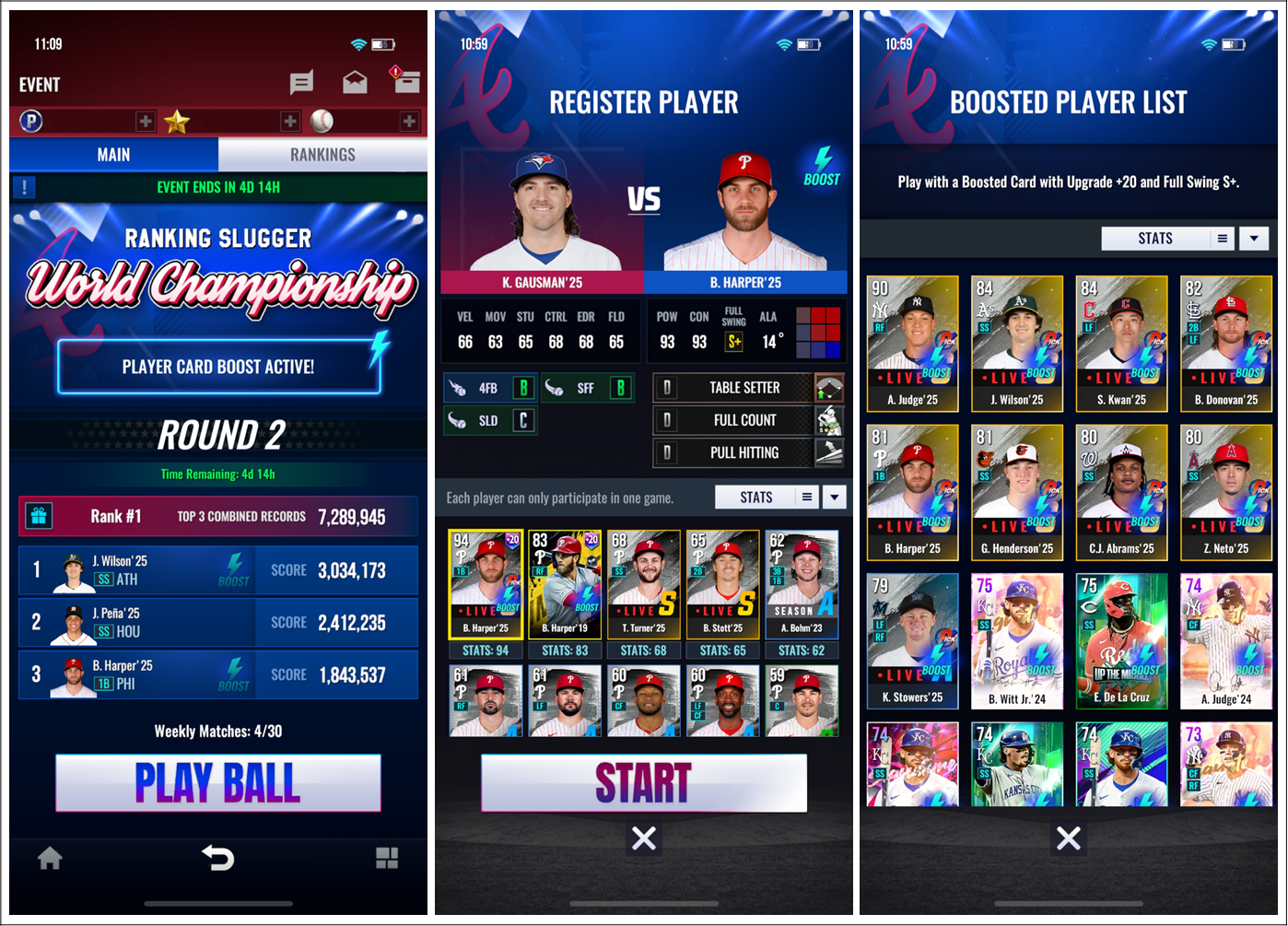Go to the home screen icon

click(x=50, y=859)
